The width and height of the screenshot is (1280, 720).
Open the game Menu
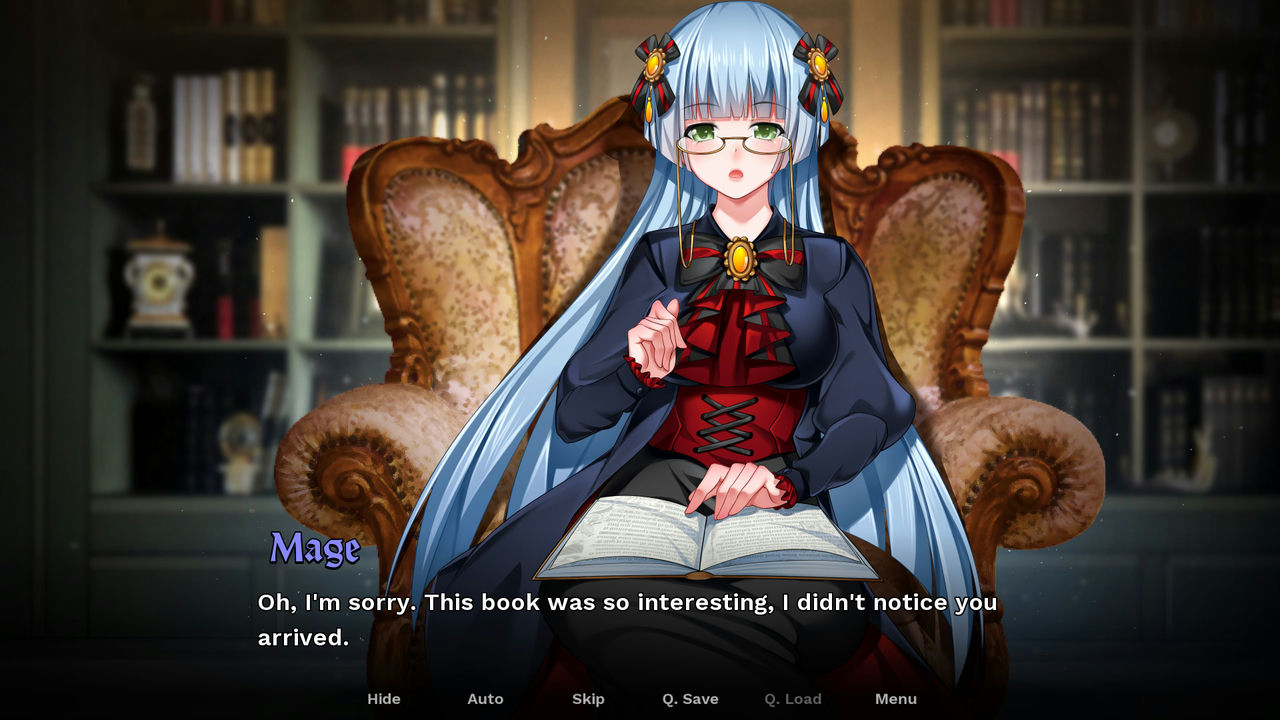coord(896,699)
